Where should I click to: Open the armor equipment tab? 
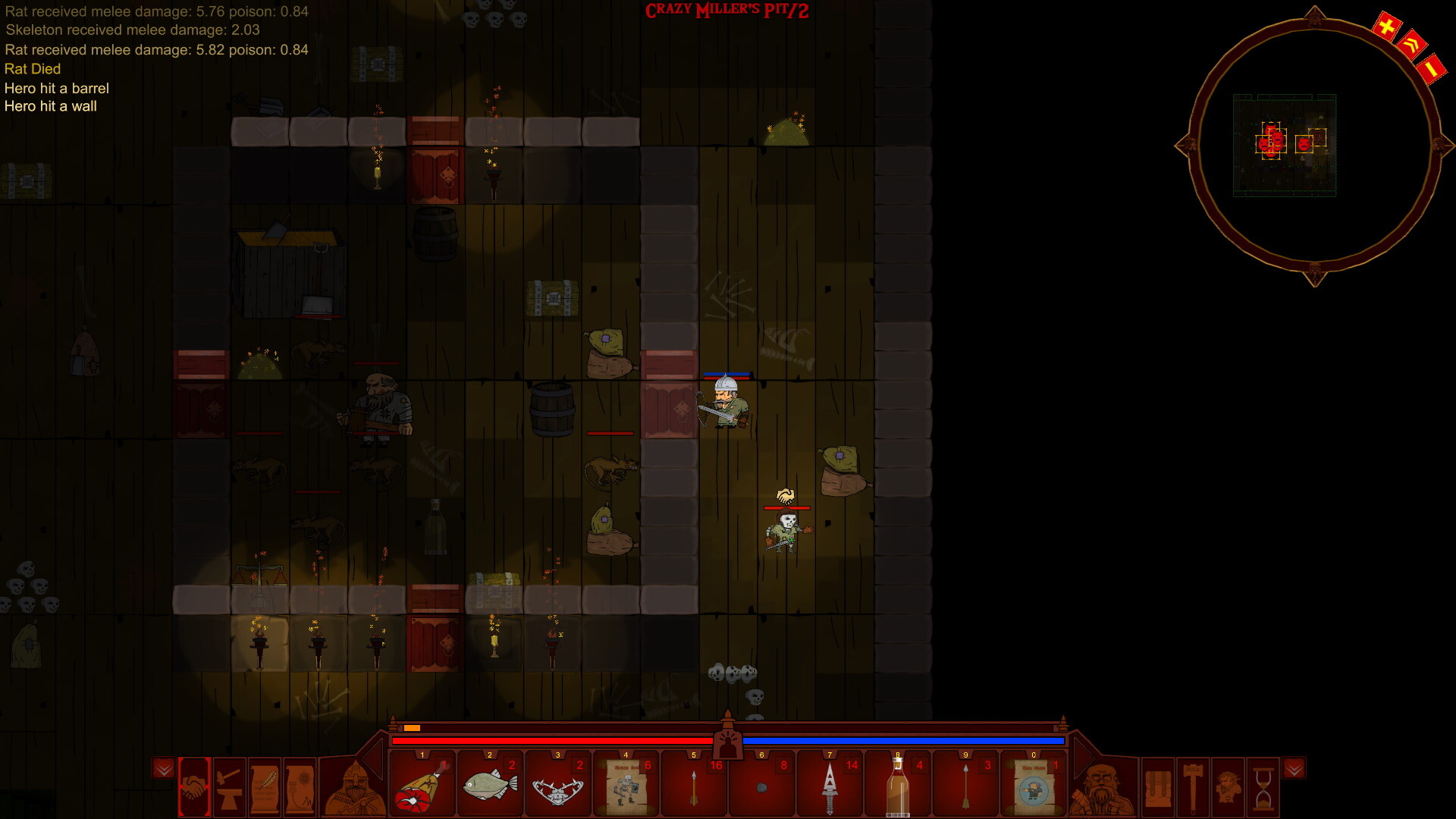click(x=1158, y=789)
